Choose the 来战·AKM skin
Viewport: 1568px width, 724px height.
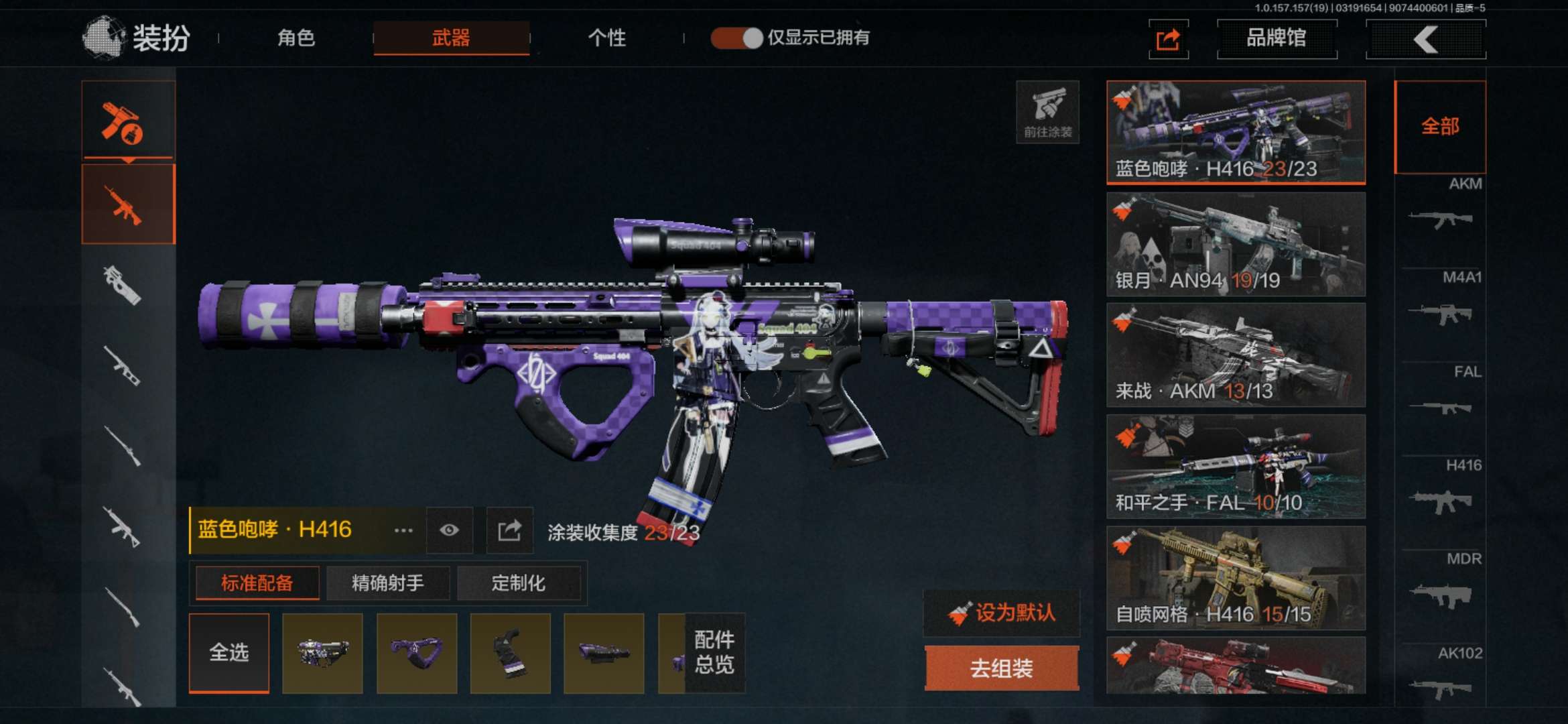1236,355
